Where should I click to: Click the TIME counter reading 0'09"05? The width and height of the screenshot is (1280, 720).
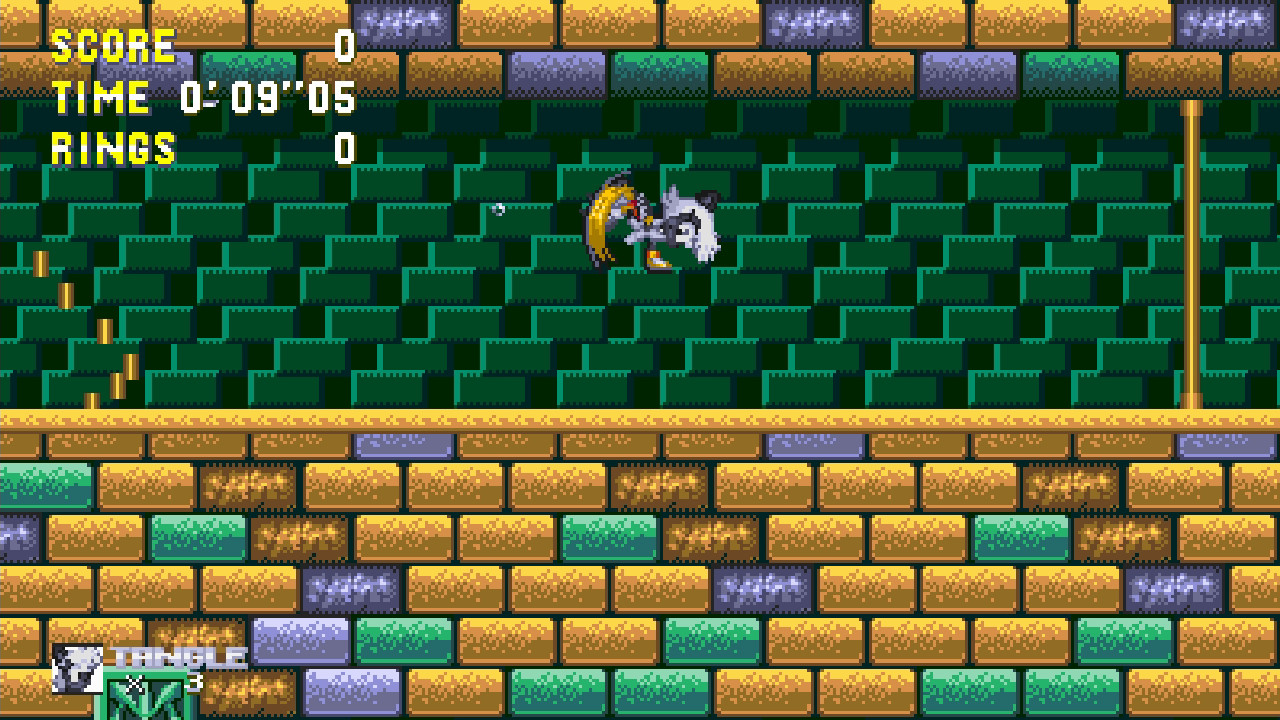pos(265,99)
